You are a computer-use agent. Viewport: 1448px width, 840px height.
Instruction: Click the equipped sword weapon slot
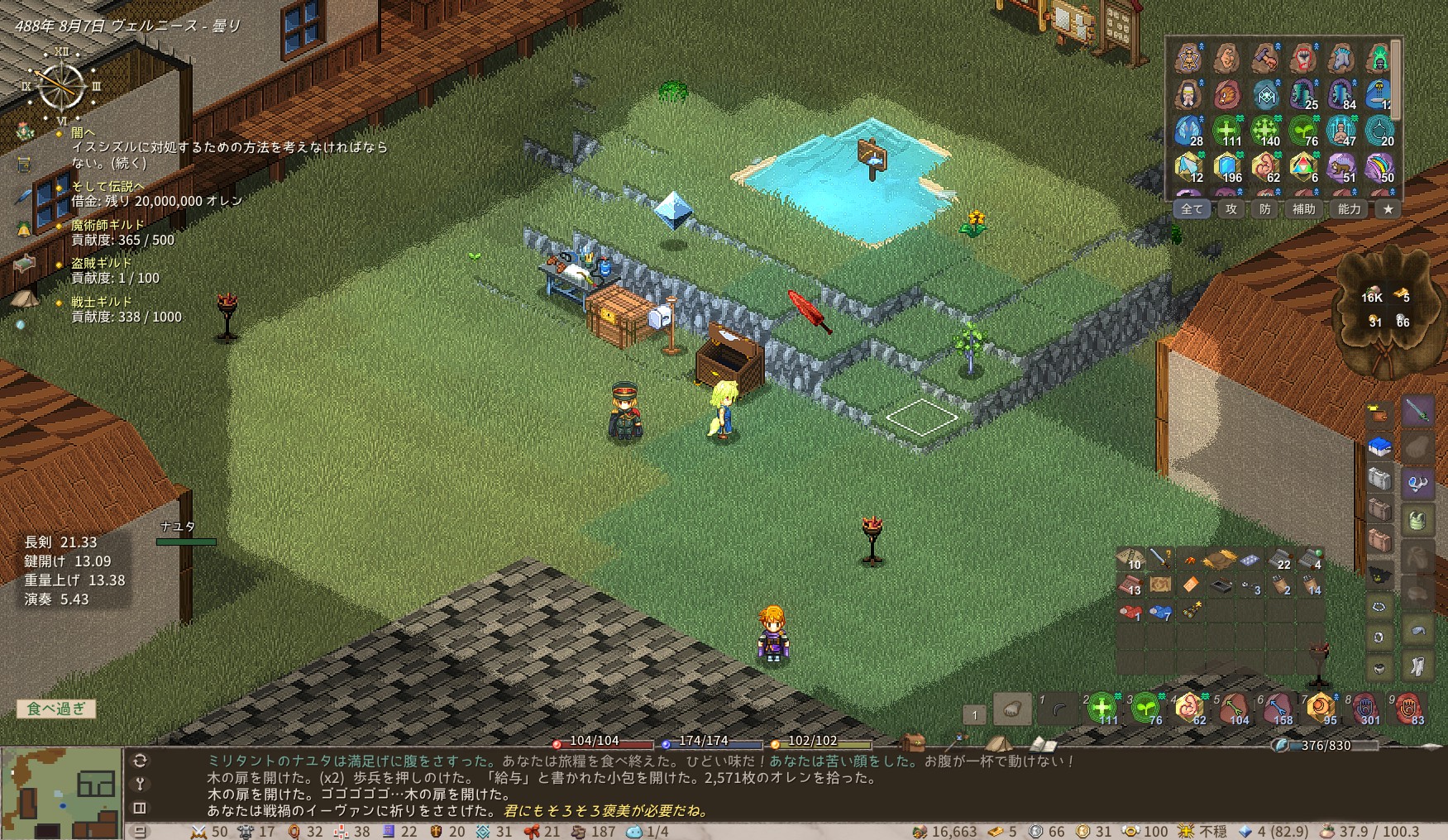[1417, 411]
